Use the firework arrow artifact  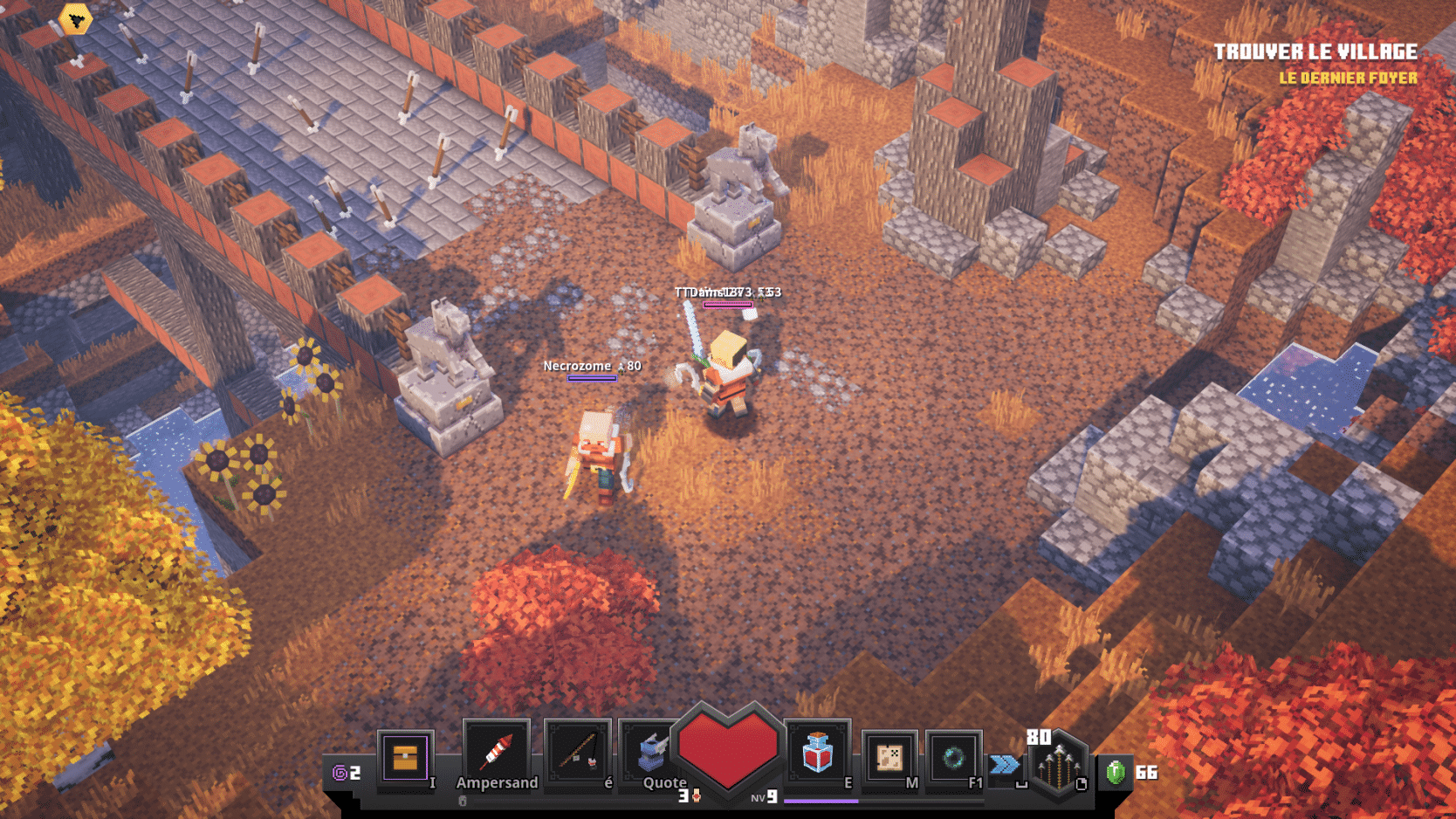click(x=496, y=752)
